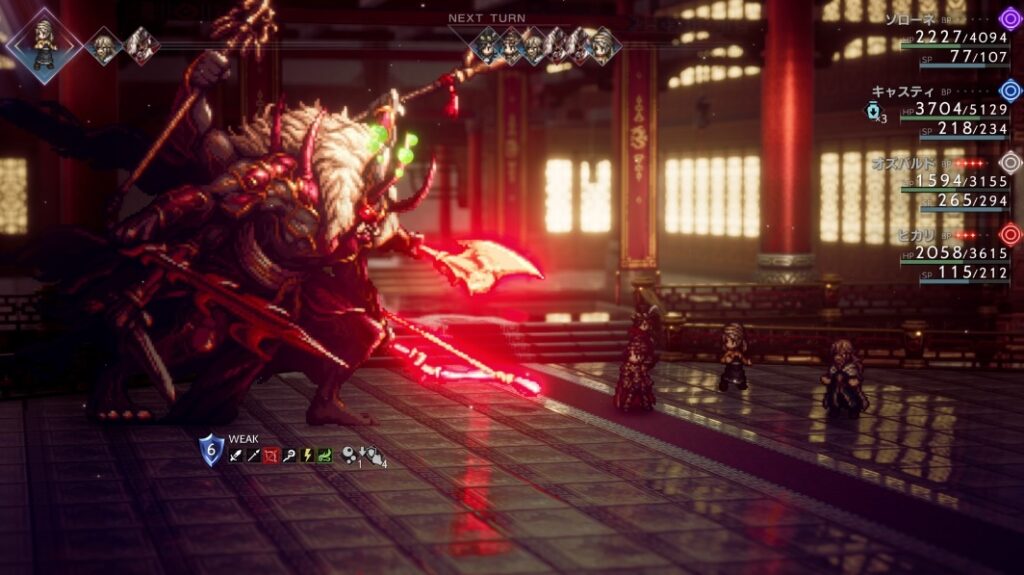Select the staff weakness icon
The width and height of the screenshot is (1024, 575).
click(290, 456)
